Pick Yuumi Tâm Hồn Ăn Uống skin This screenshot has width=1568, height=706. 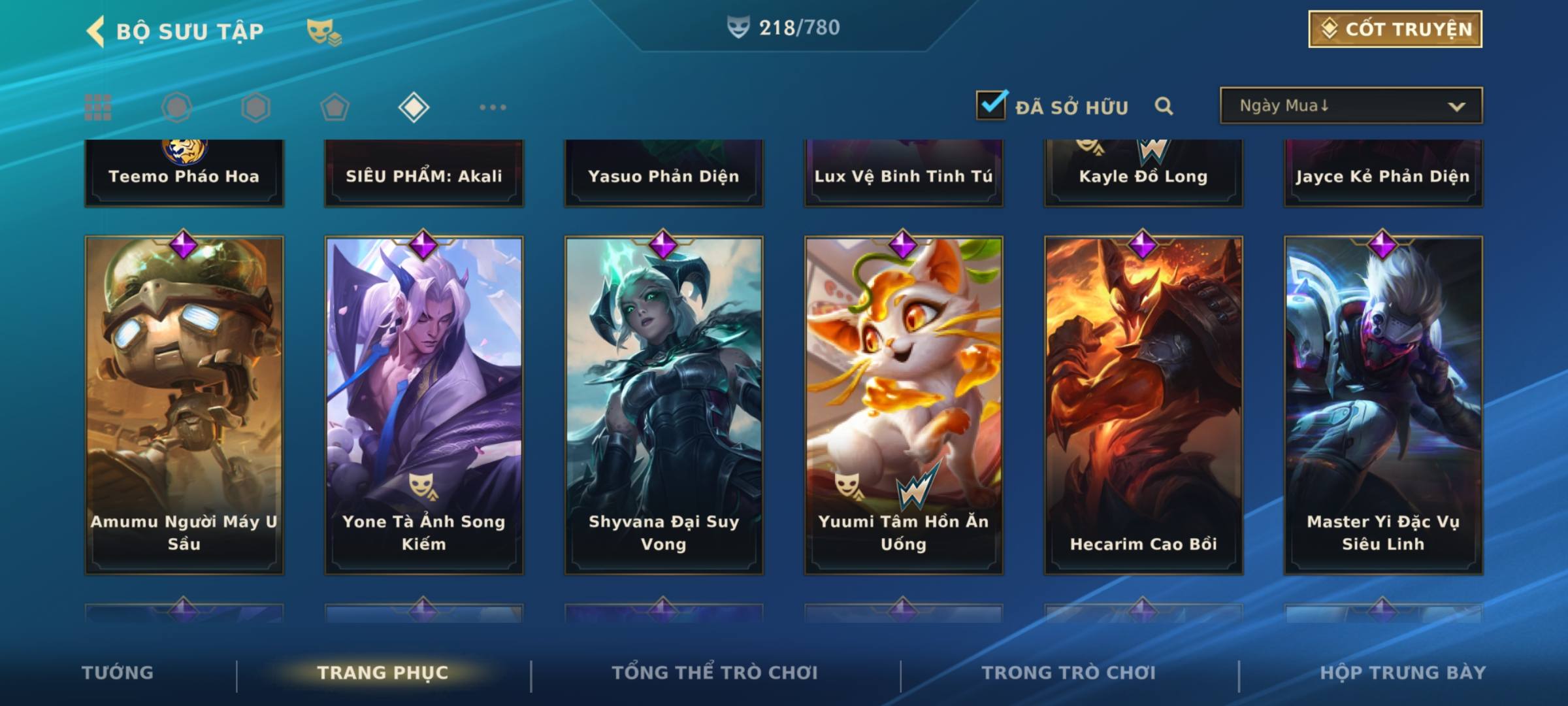coord(904,405)
